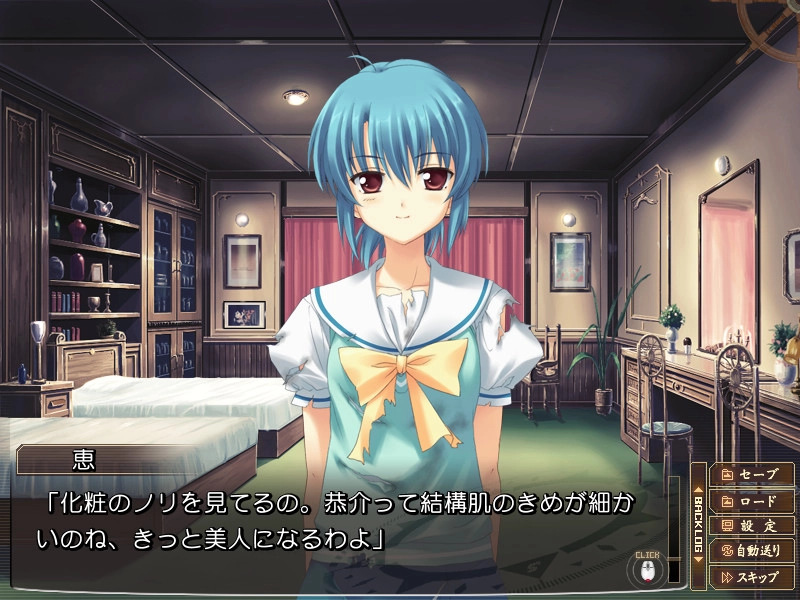
Task: Open the セーブ (Save) menu
Action: point(751,473)
